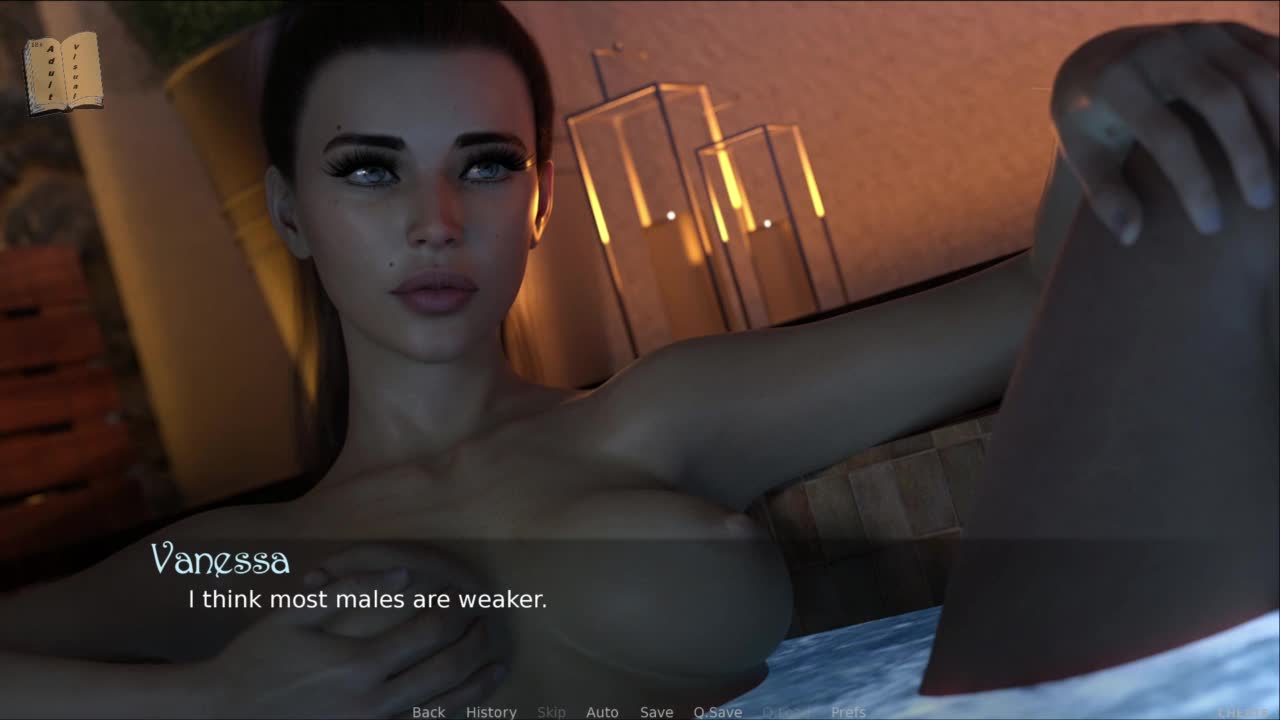This screenshot has height=720, width=1280.
Task: Enable Auto-advance for dialogue
Action: click(x=602, y=712)
